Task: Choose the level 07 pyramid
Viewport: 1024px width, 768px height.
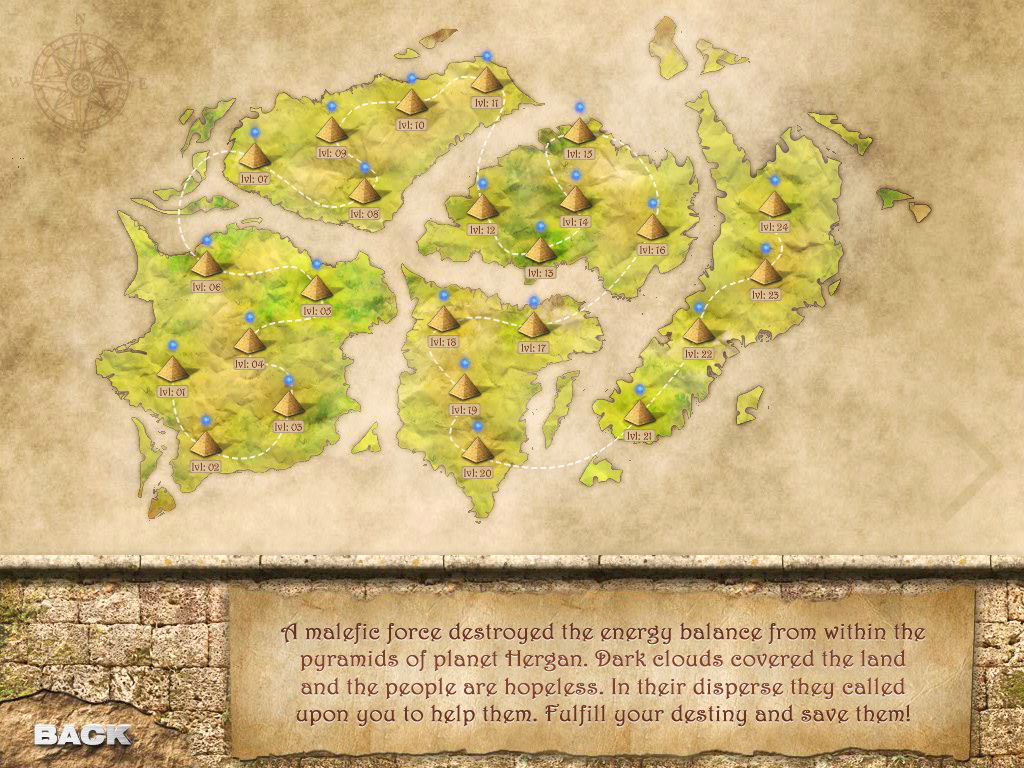Action: (254, 157)
